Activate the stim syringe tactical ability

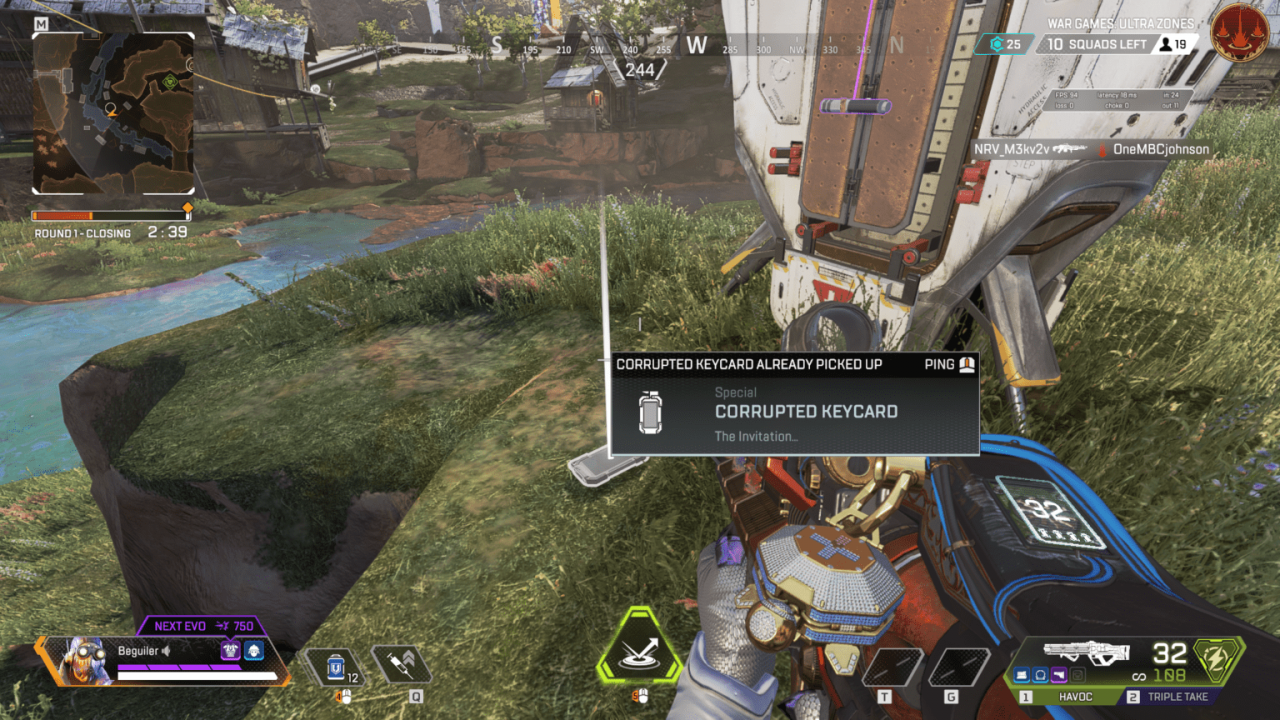point(401,665)
